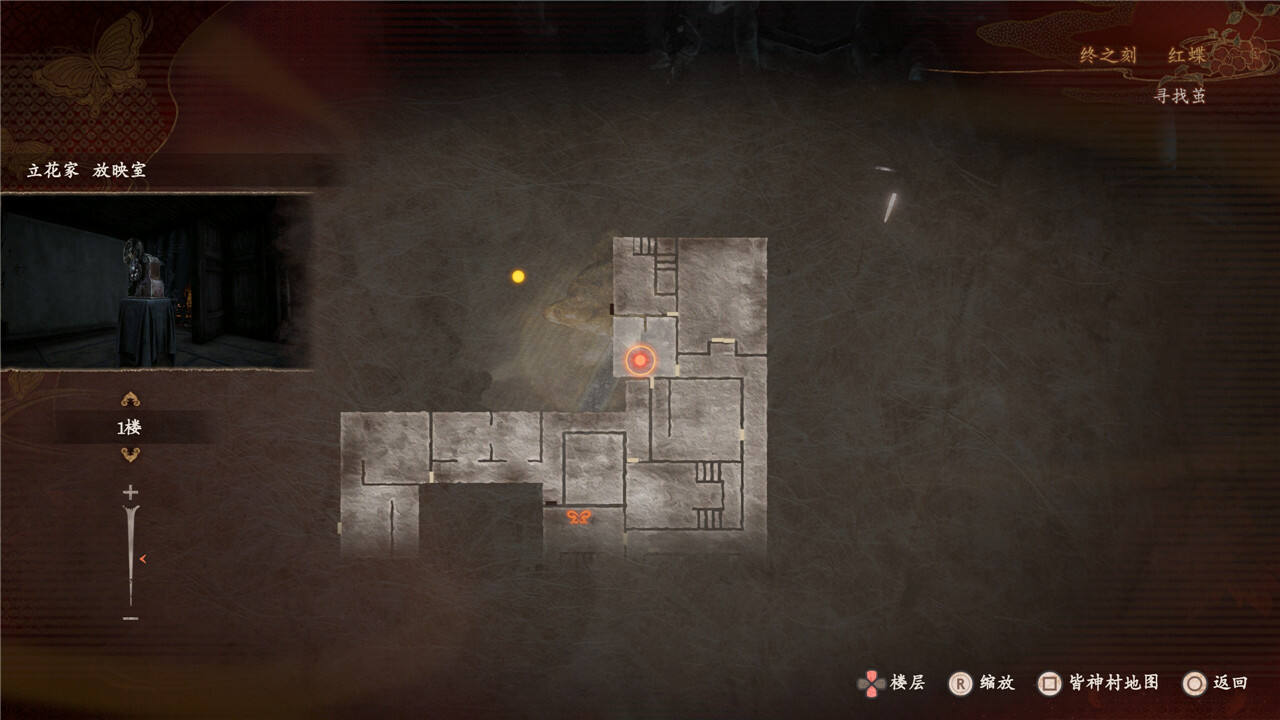1280x720 pixels.
Task: Select the red player location marker
Action: tap(640, 360)
